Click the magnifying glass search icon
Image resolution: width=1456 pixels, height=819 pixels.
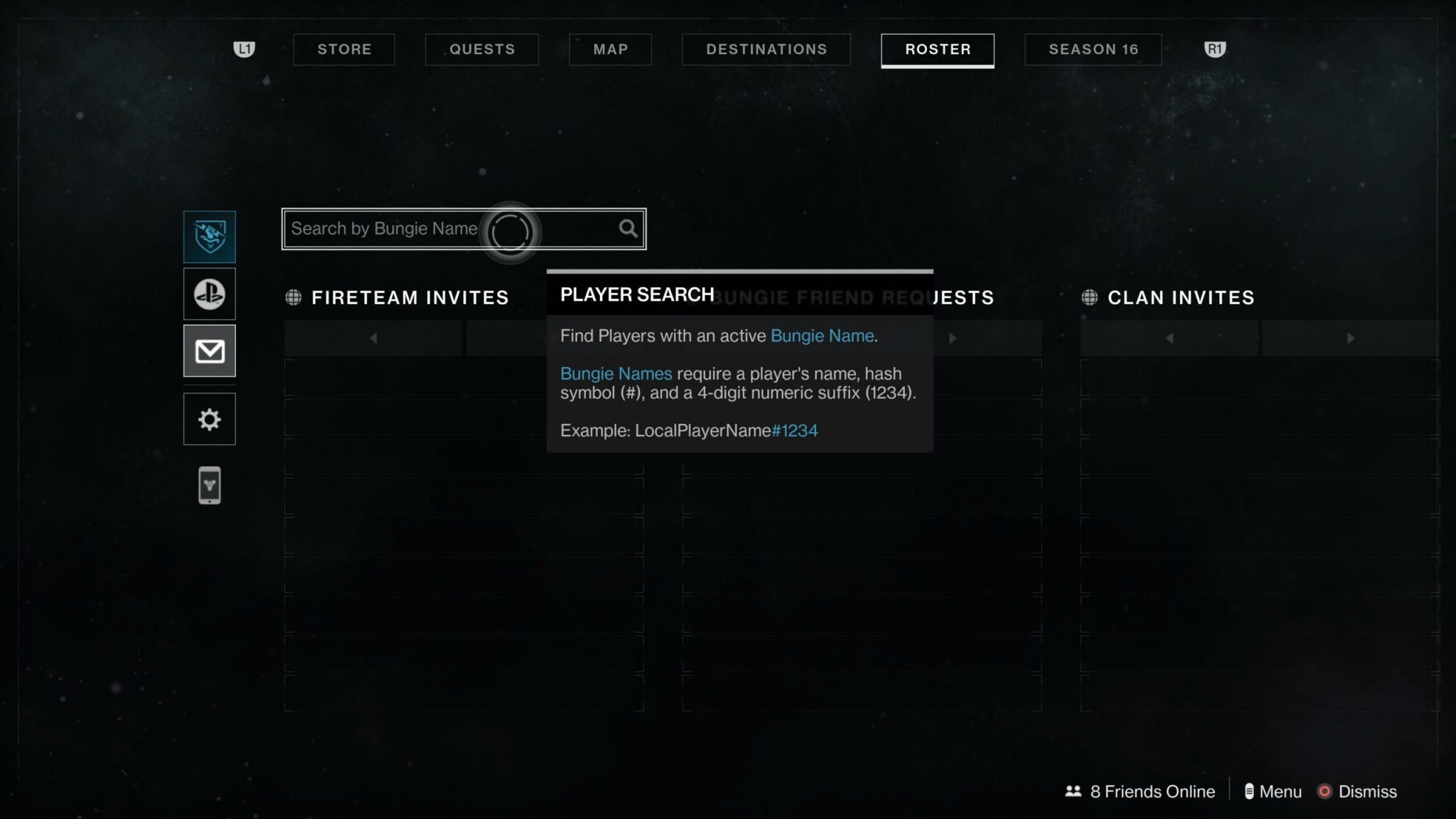(x=628, y=228)
